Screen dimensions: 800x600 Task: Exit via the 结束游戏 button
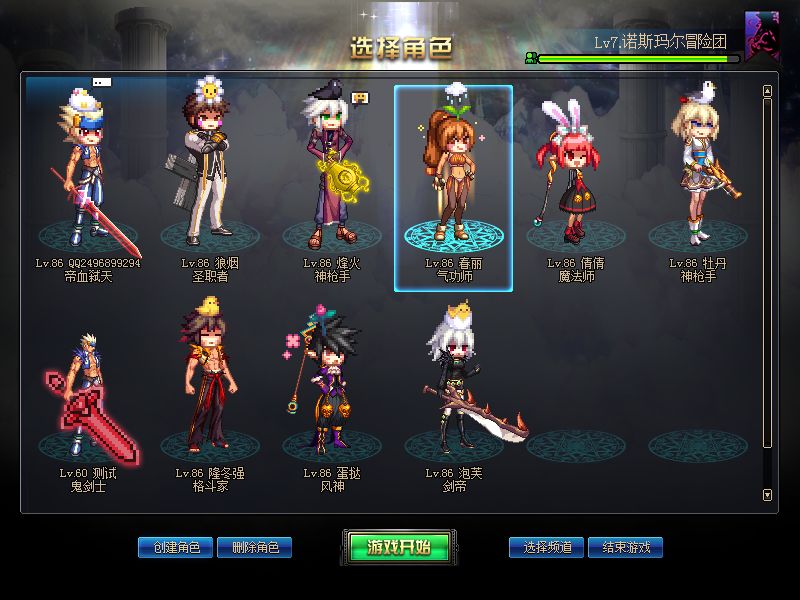click(x=626, y=547)
